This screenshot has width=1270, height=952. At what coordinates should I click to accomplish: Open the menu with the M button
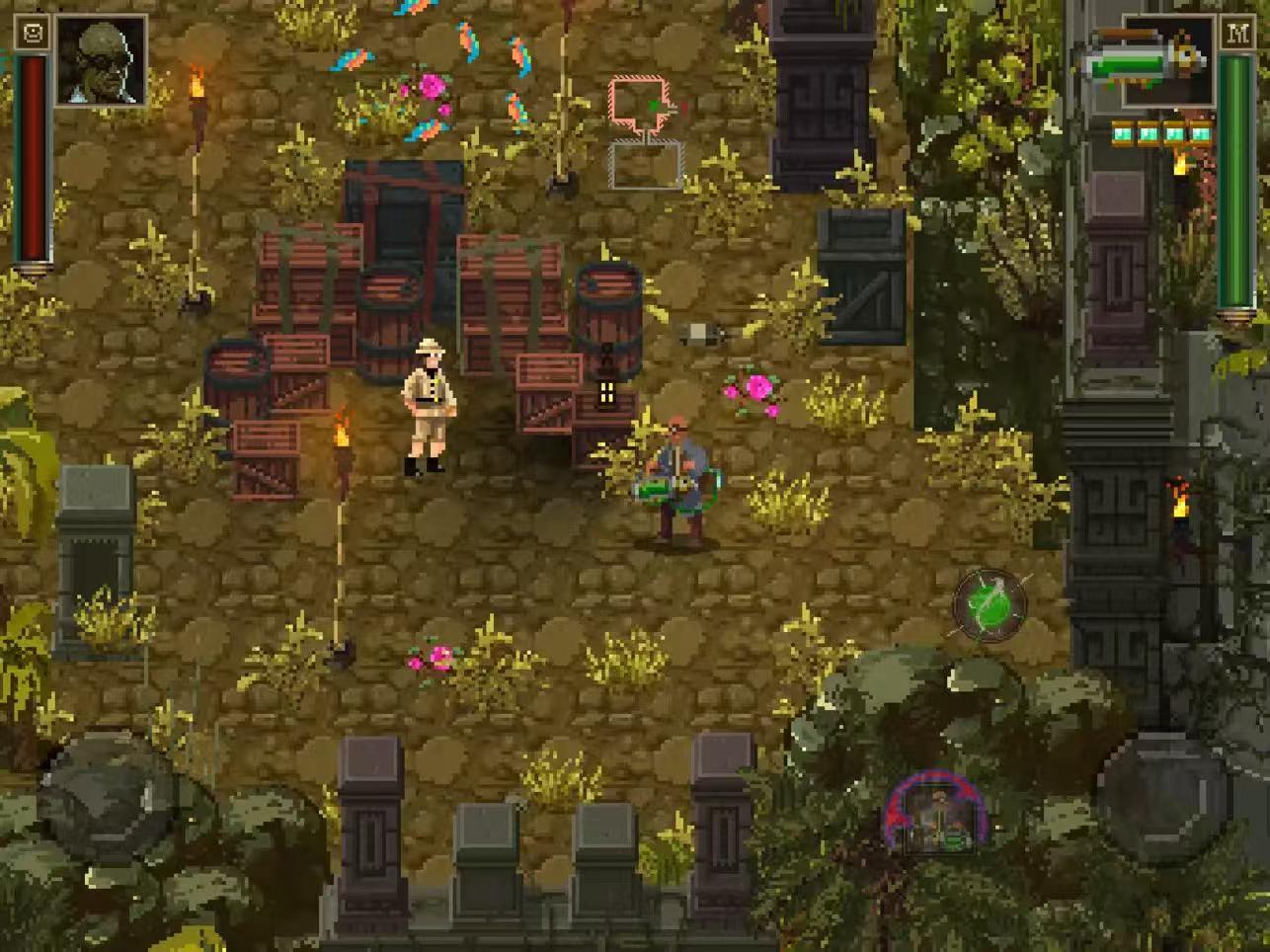pyautogui.click(x=1235, y=34)
